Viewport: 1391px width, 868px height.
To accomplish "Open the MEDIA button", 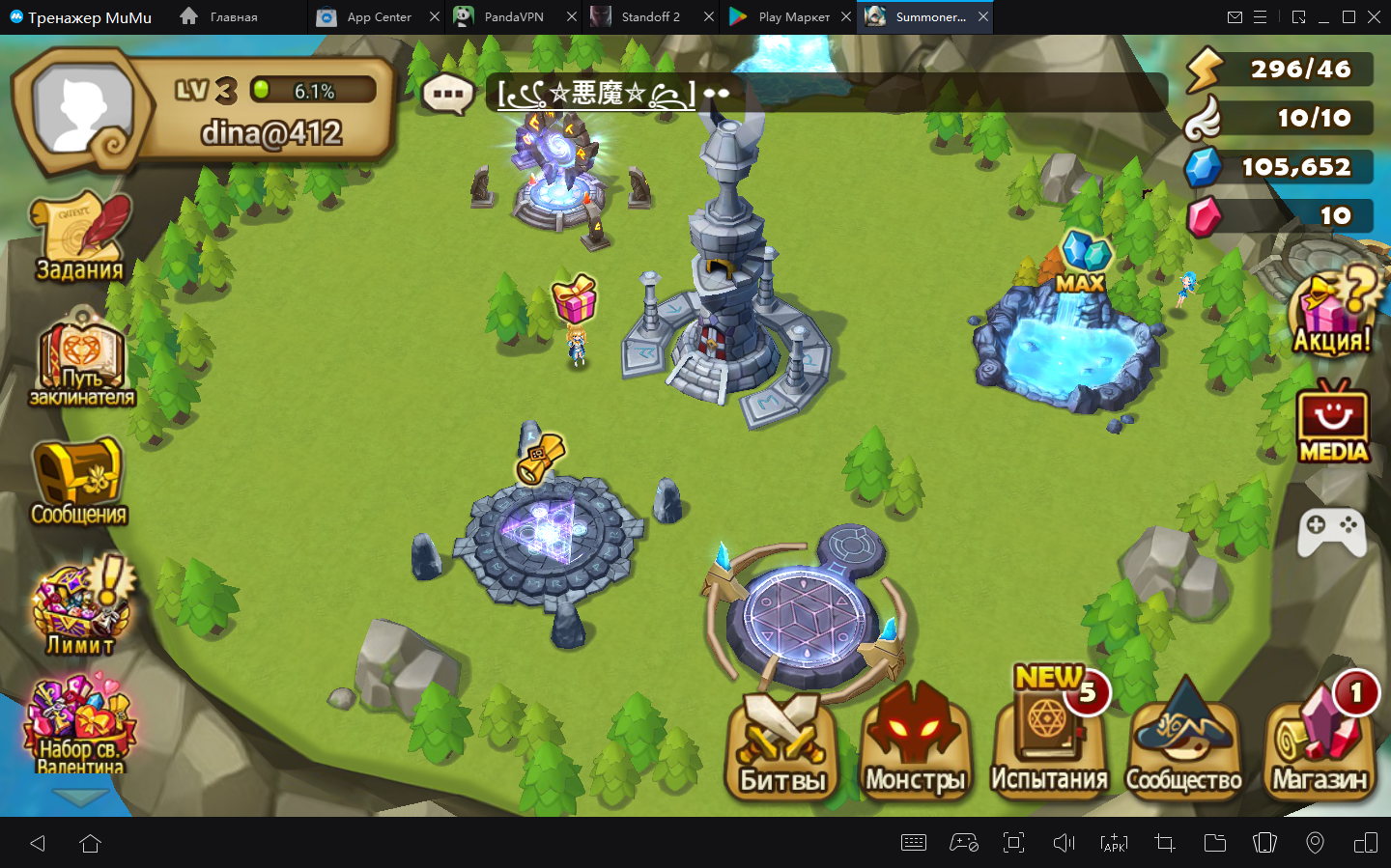I will [x=1333, y=422].
